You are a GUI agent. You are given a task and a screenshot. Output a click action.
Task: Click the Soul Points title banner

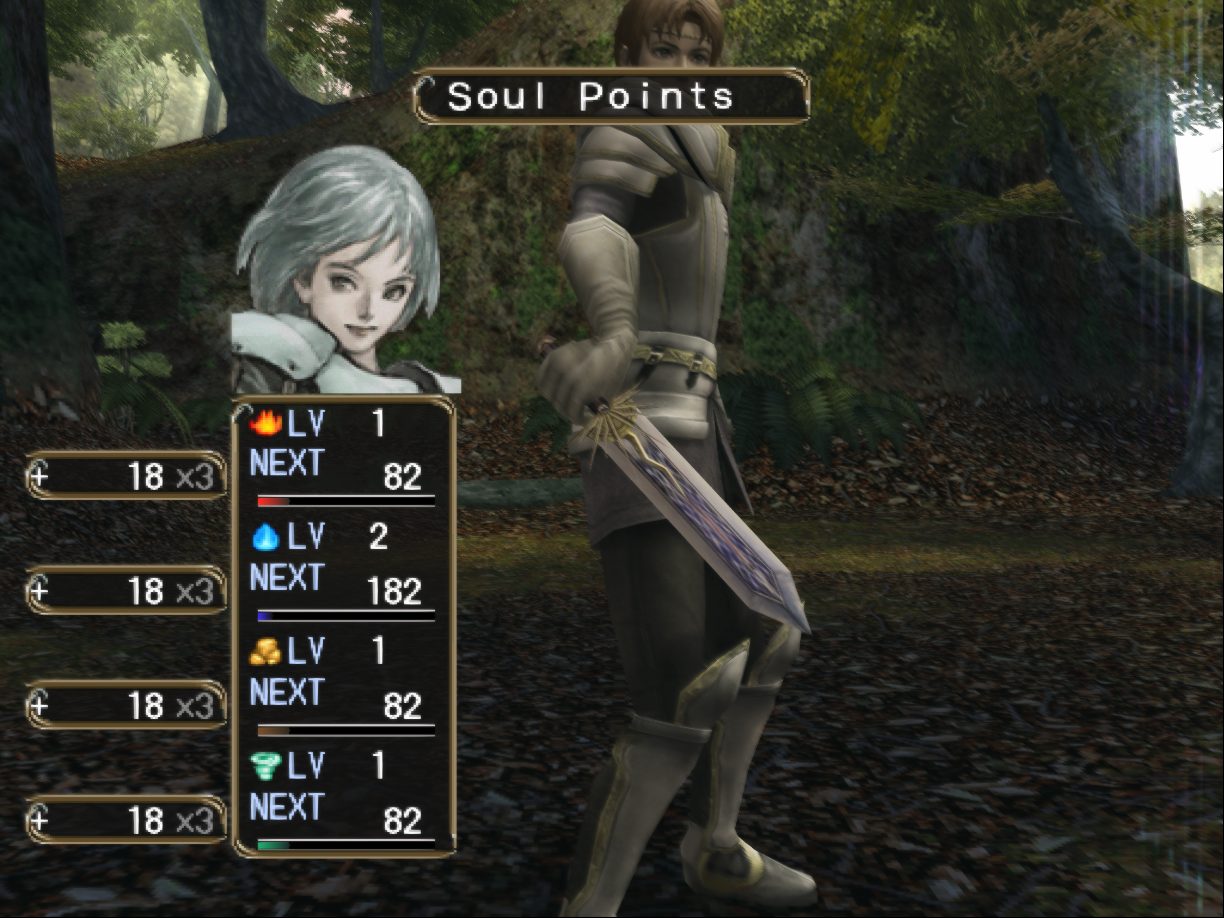[x=610, y=97]
